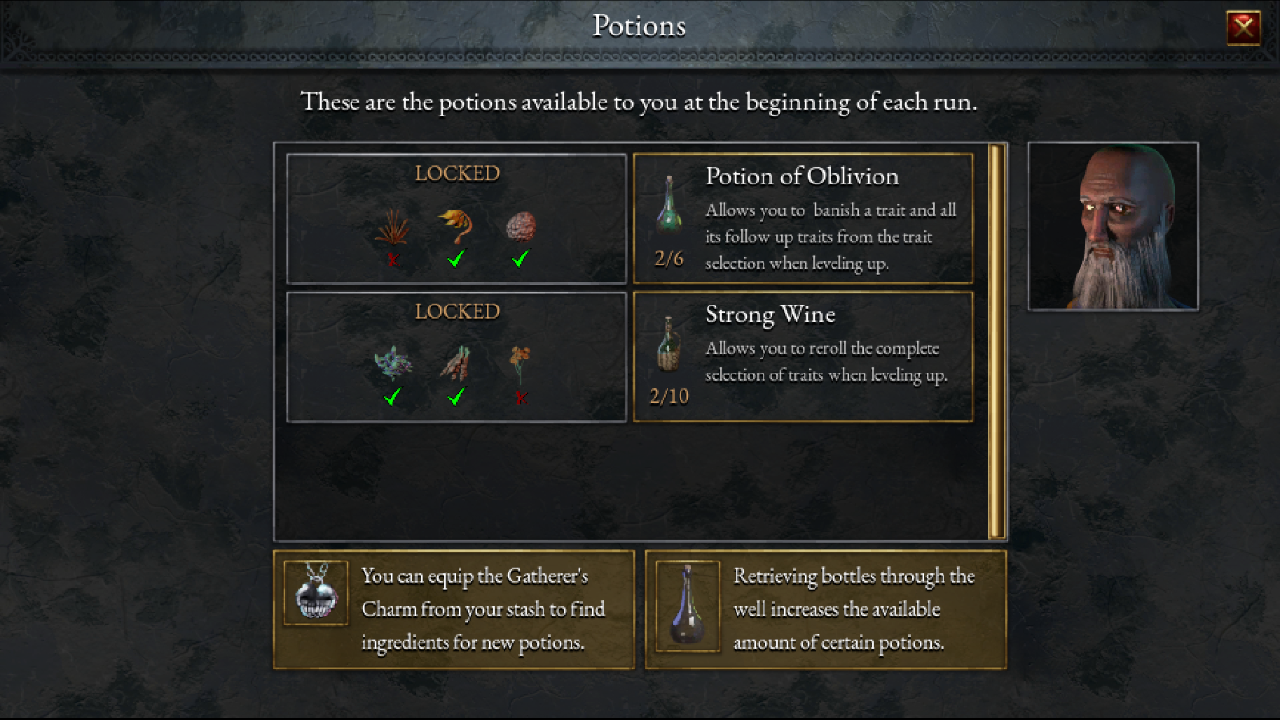
Task: Click the Potions title bar
Action: (639, 25)
